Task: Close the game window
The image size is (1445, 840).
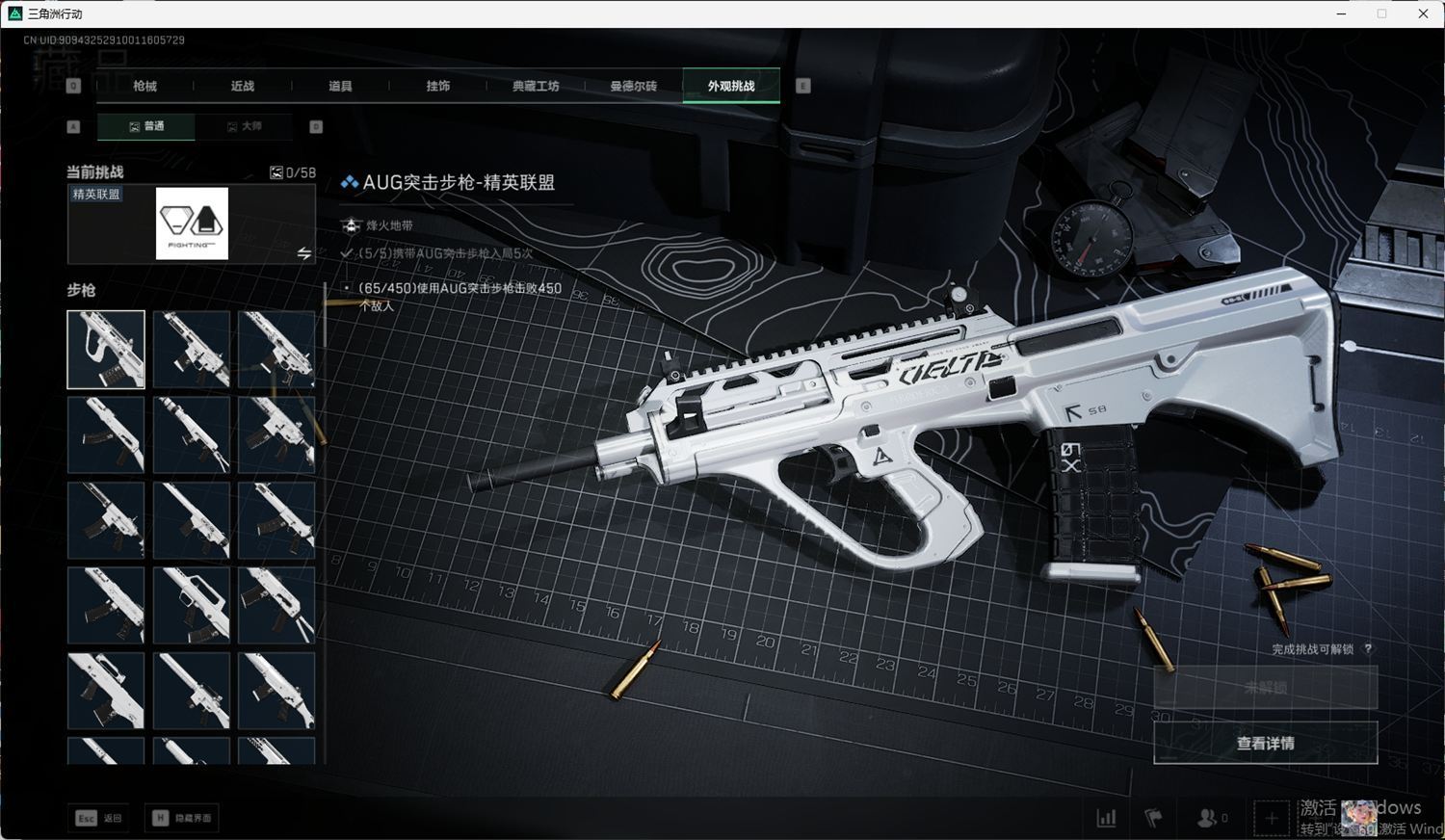Action: [x=1423, y=13]
